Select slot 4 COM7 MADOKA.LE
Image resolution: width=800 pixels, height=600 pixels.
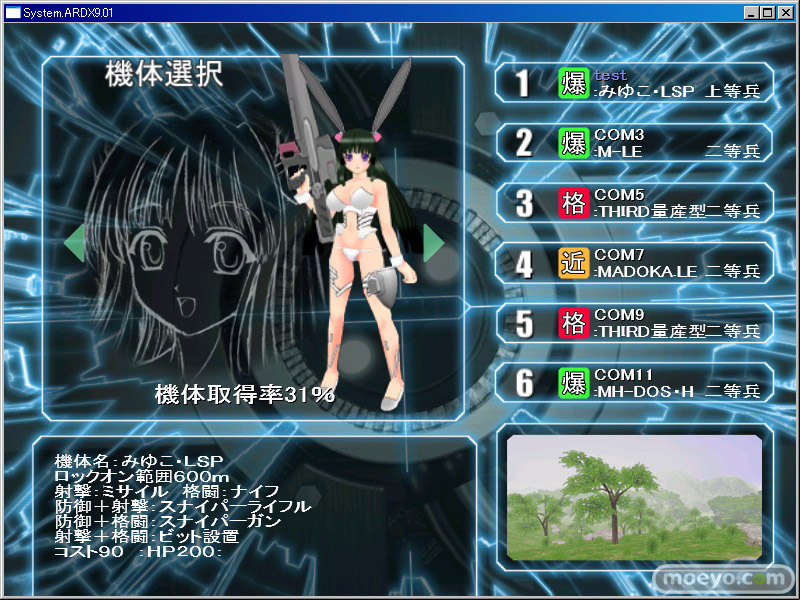pyautogui.click(x=635, y=263)
